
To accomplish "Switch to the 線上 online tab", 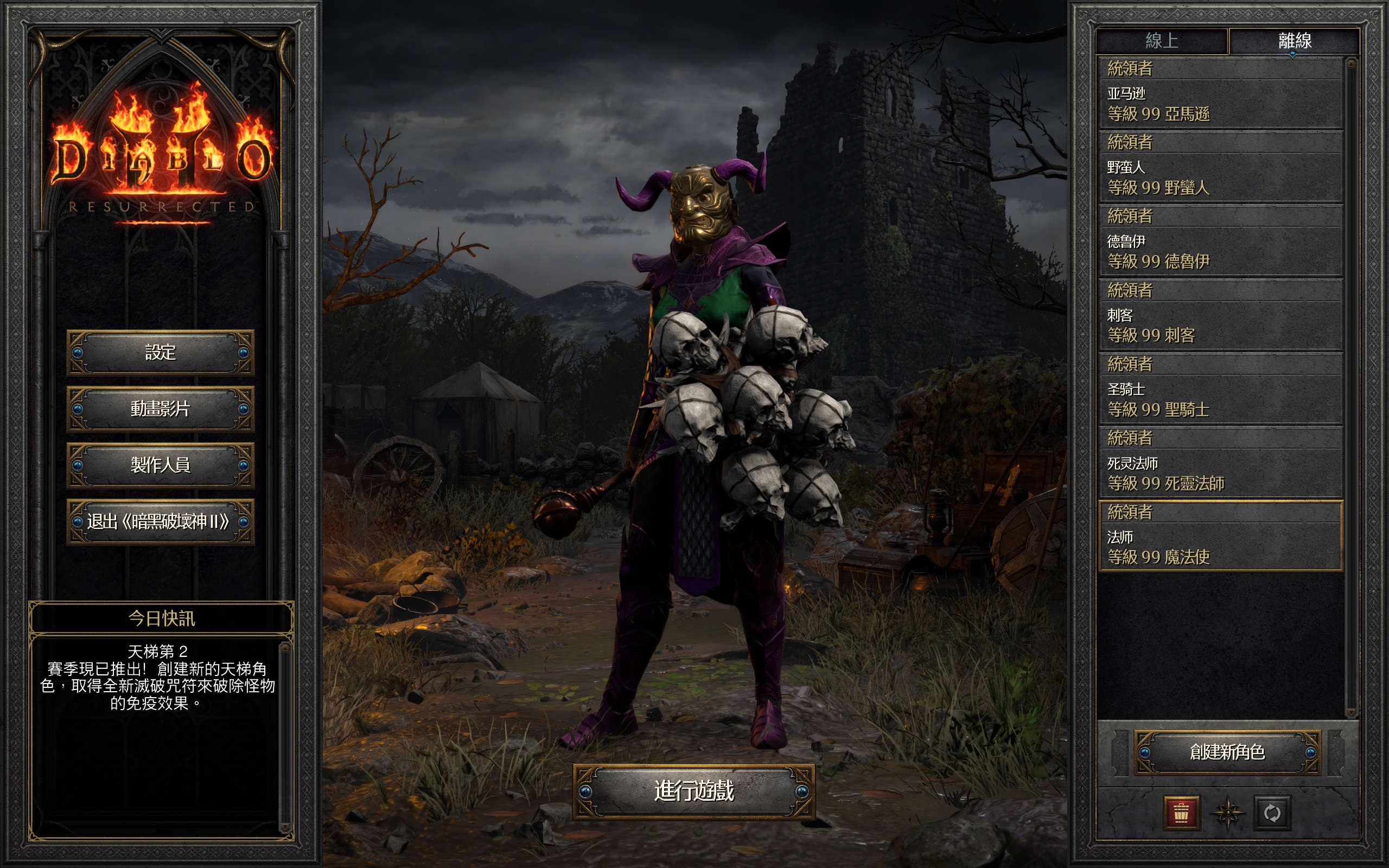I will click(1162, 41).
